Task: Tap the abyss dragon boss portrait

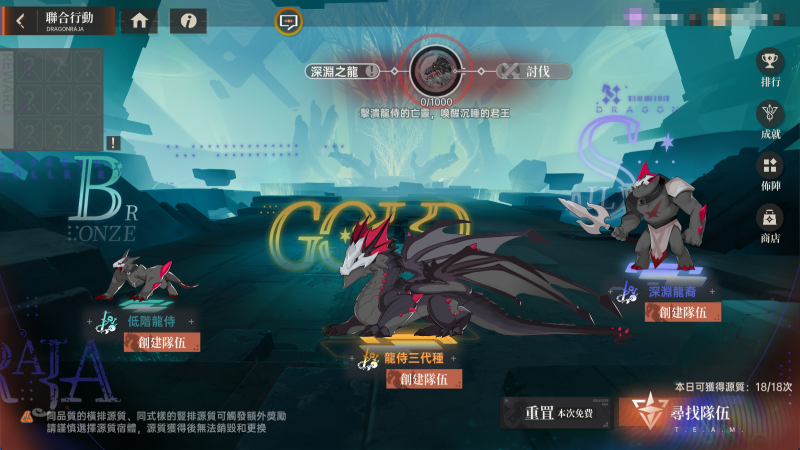Action: [x=435, y=69]
